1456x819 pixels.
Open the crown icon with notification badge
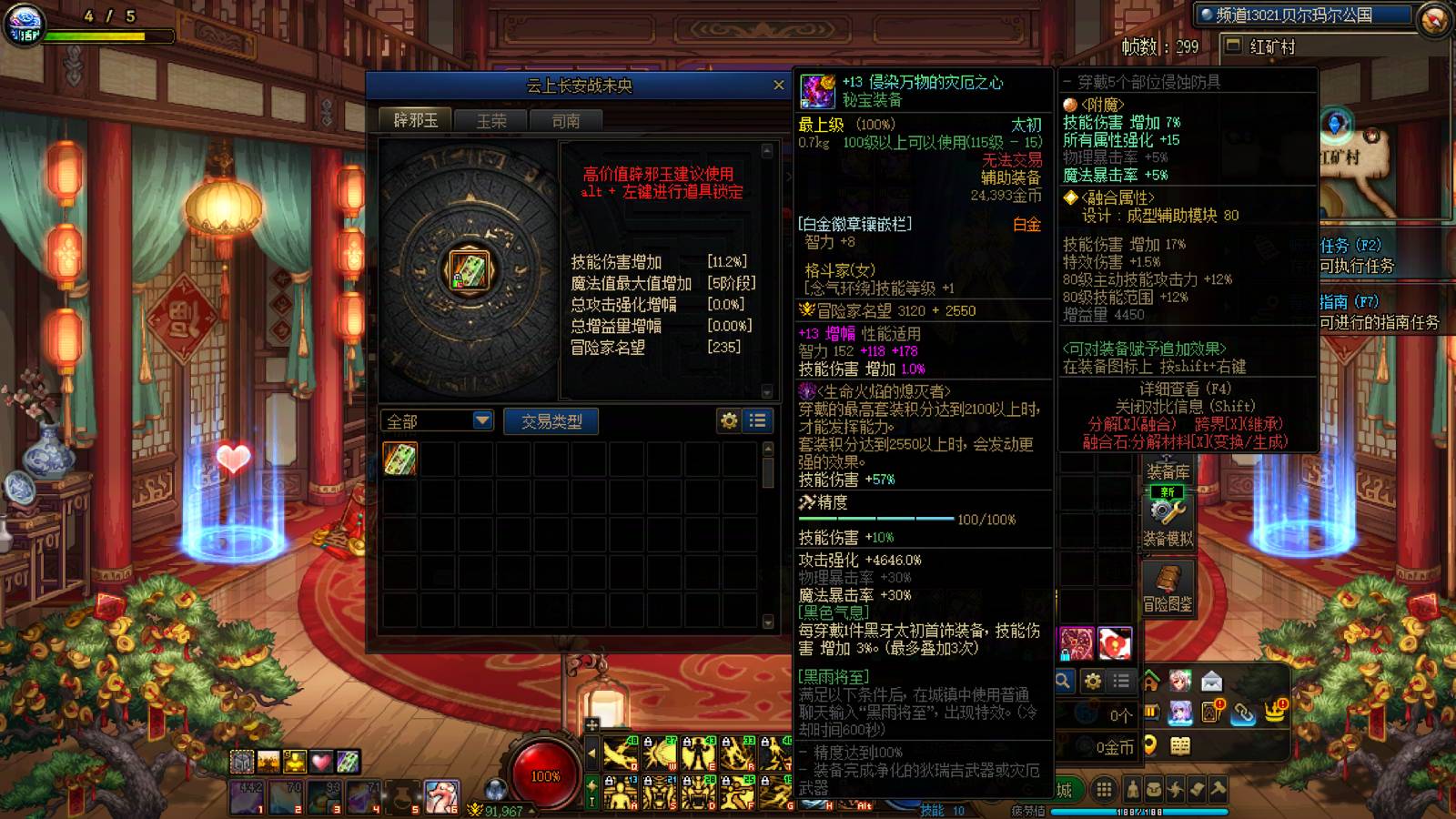click(1274, 713)
